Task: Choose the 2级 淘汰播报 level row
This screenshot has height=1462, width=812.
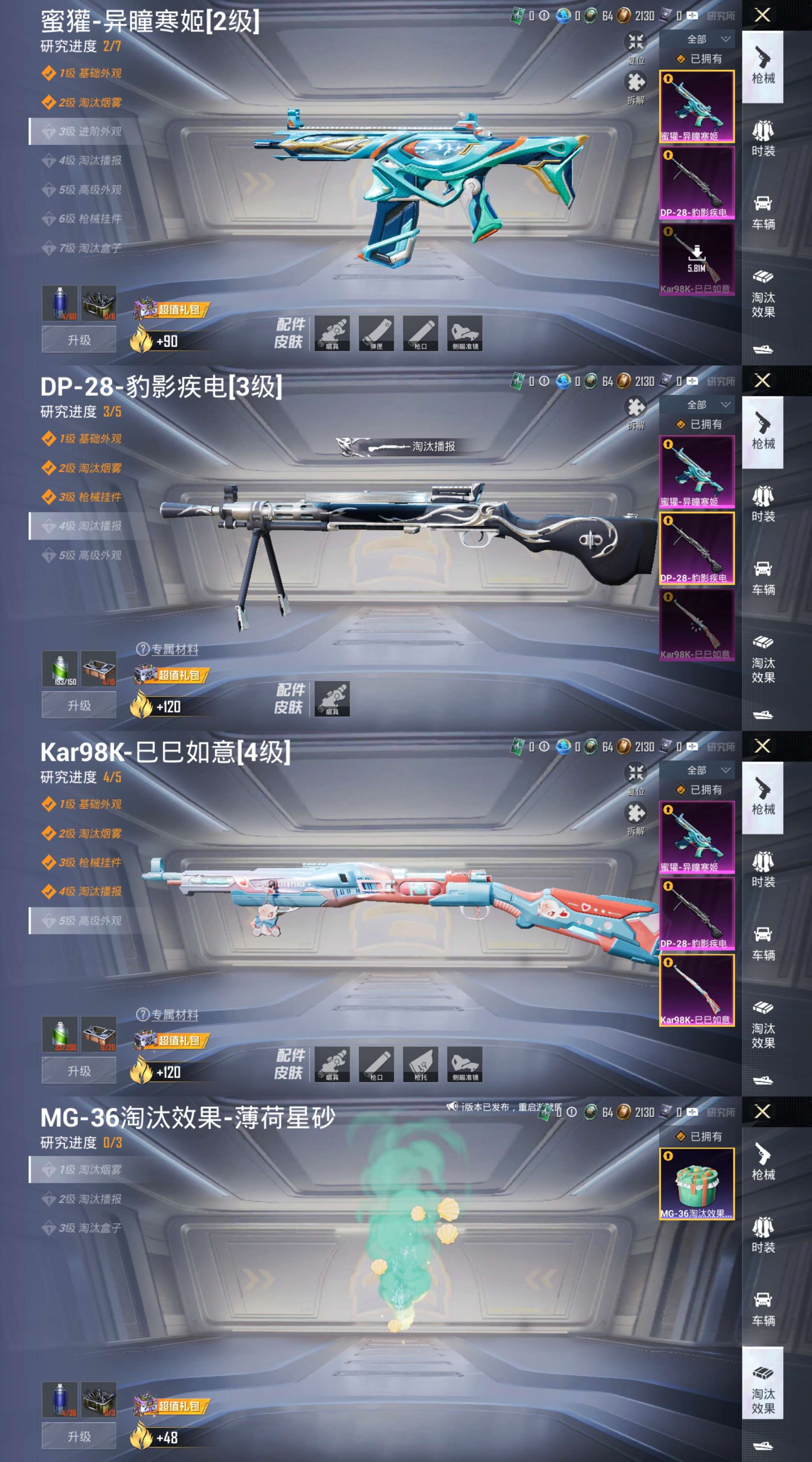Action: pos(89,1199)
